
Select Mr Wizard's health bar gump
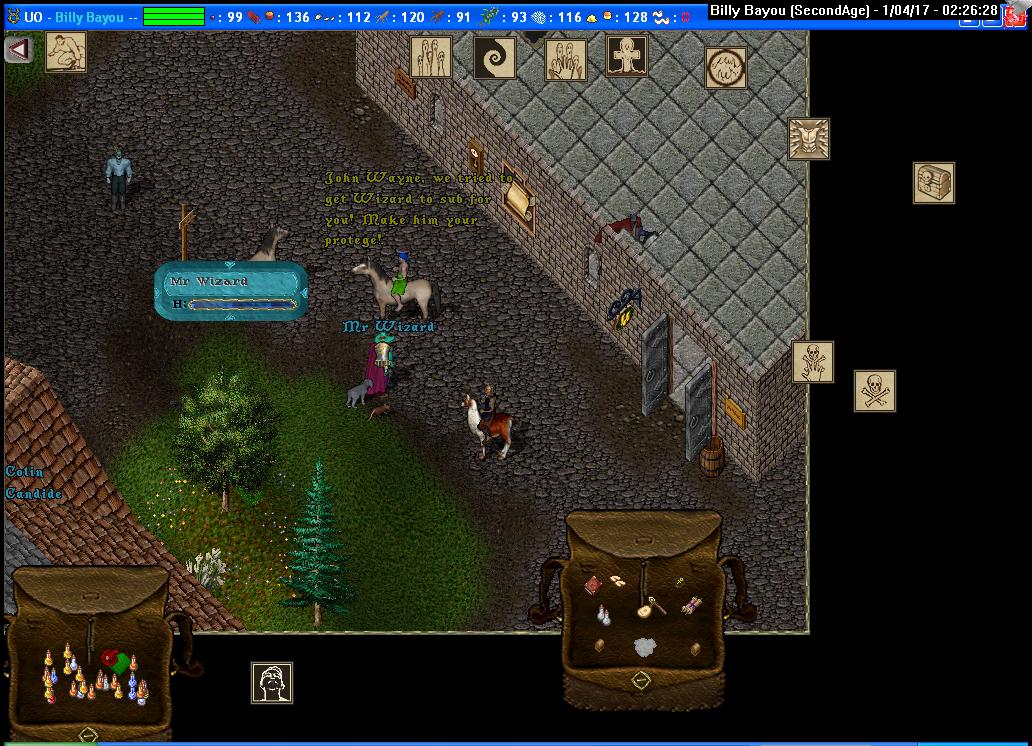click(230, 291)
